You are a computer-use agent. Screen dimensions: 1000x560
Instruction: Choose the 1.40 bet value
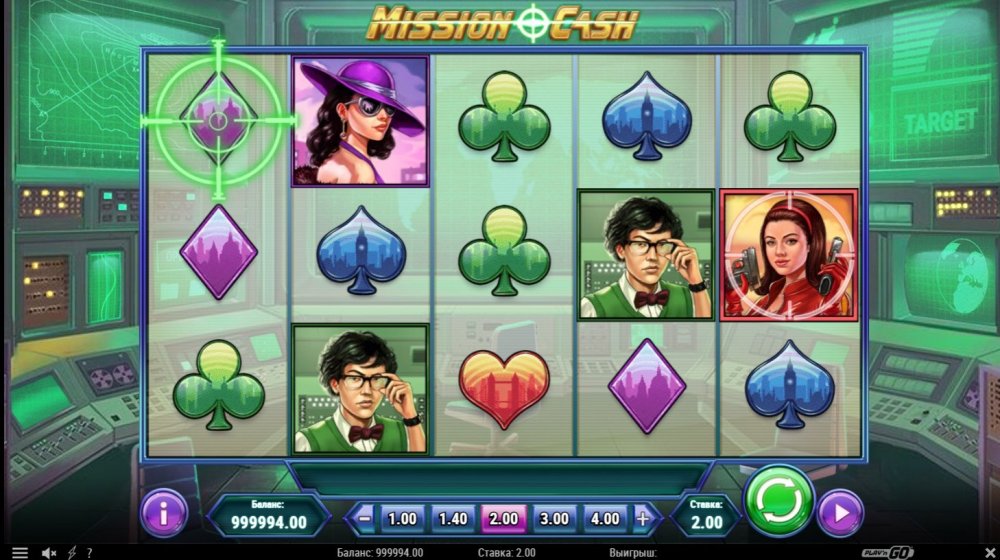click(x=453, y=519)
